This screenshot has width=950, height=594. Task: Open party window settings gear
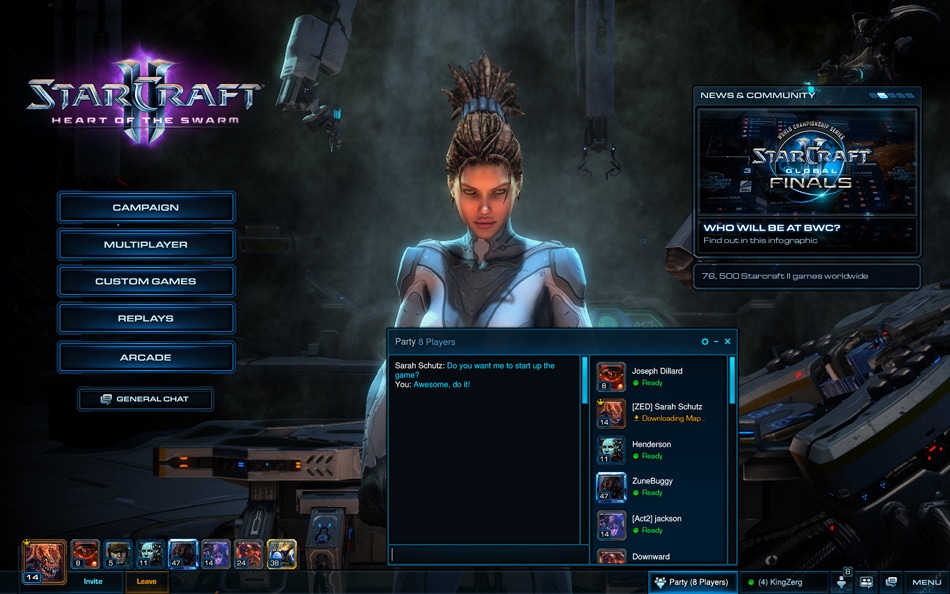[705, 342]
